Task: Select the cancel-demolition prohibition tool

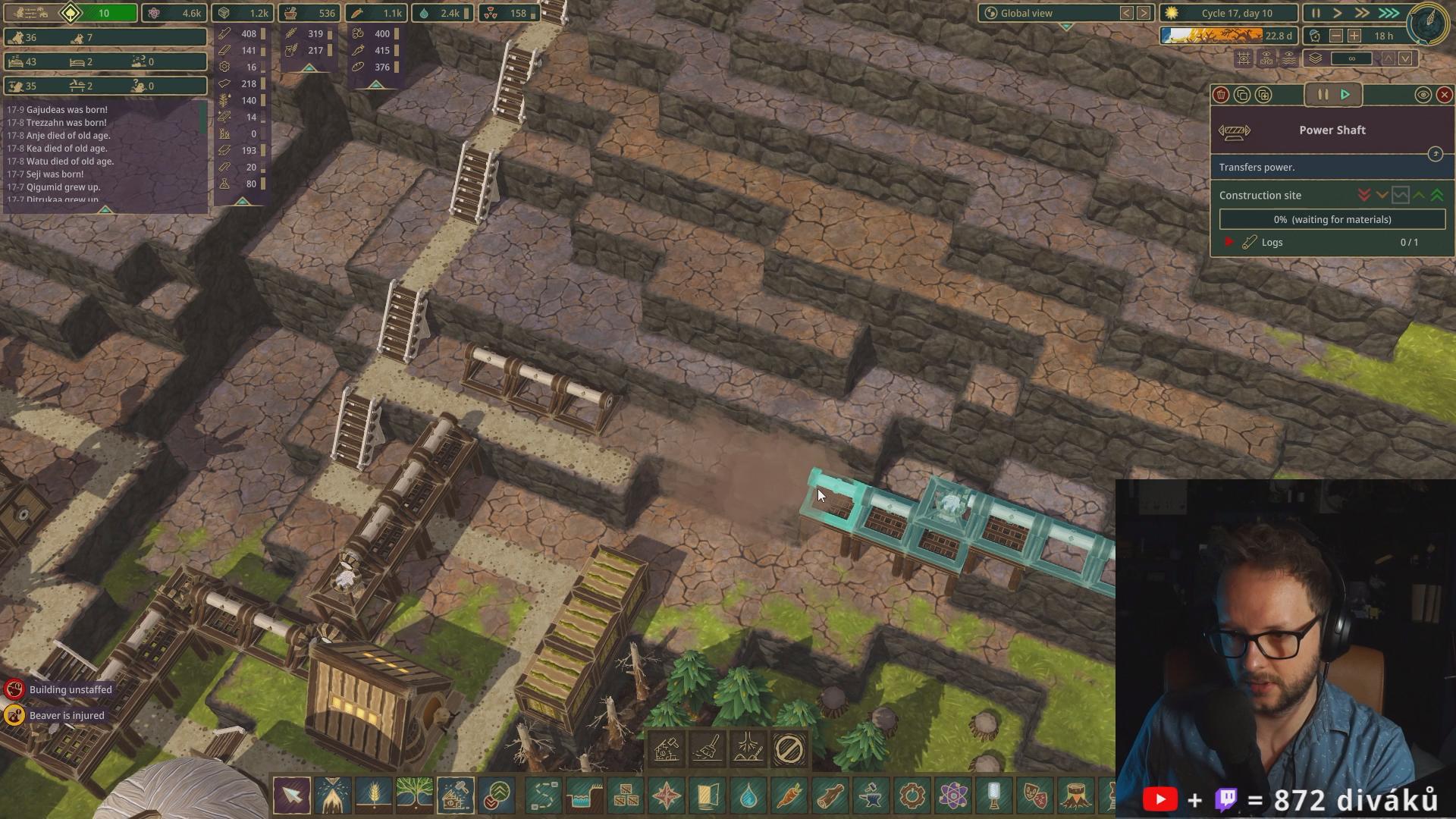Action: (789, 749)
